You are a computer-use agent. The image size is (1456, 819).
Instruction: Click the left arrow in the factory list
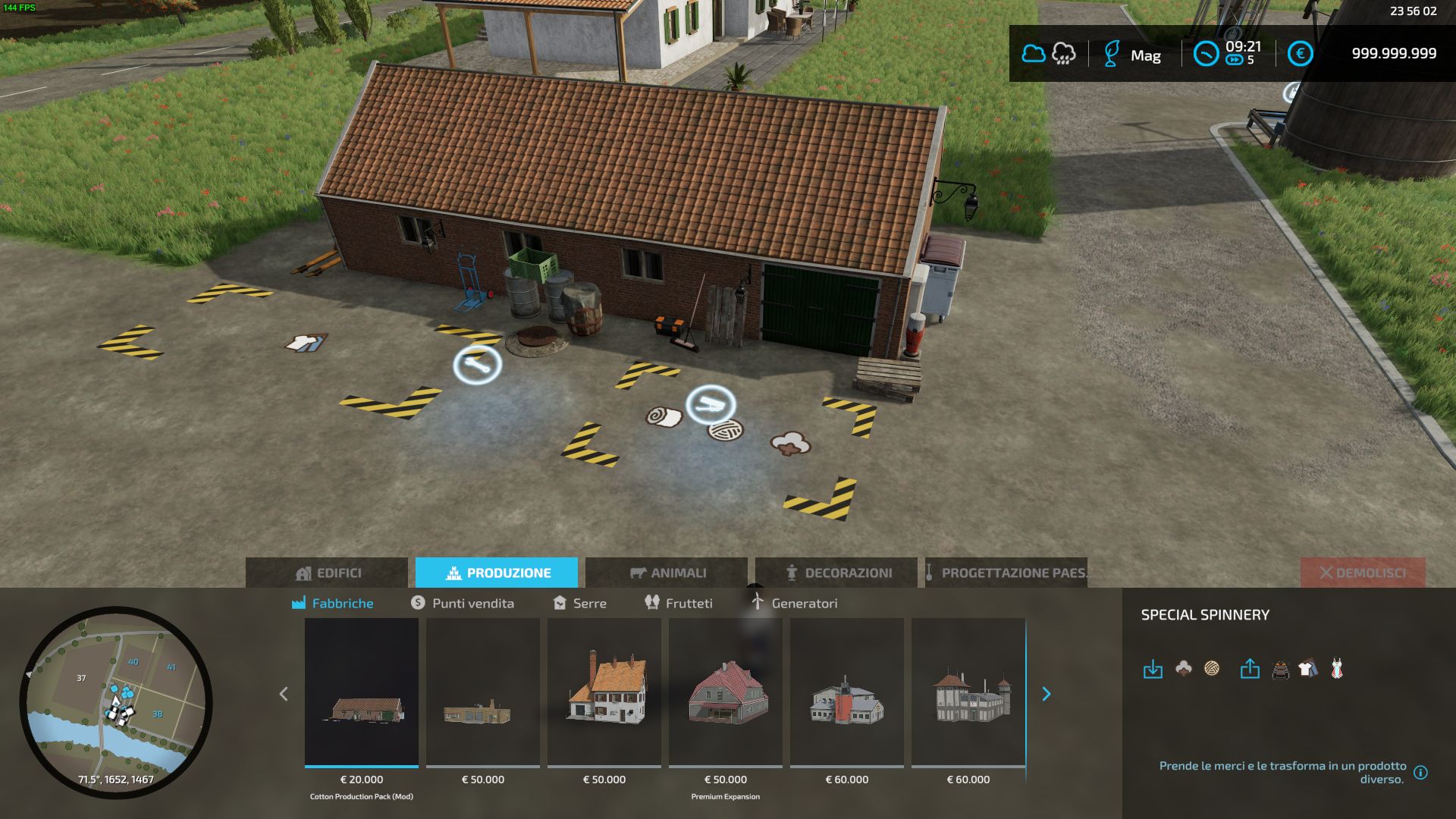coord(284,693)
